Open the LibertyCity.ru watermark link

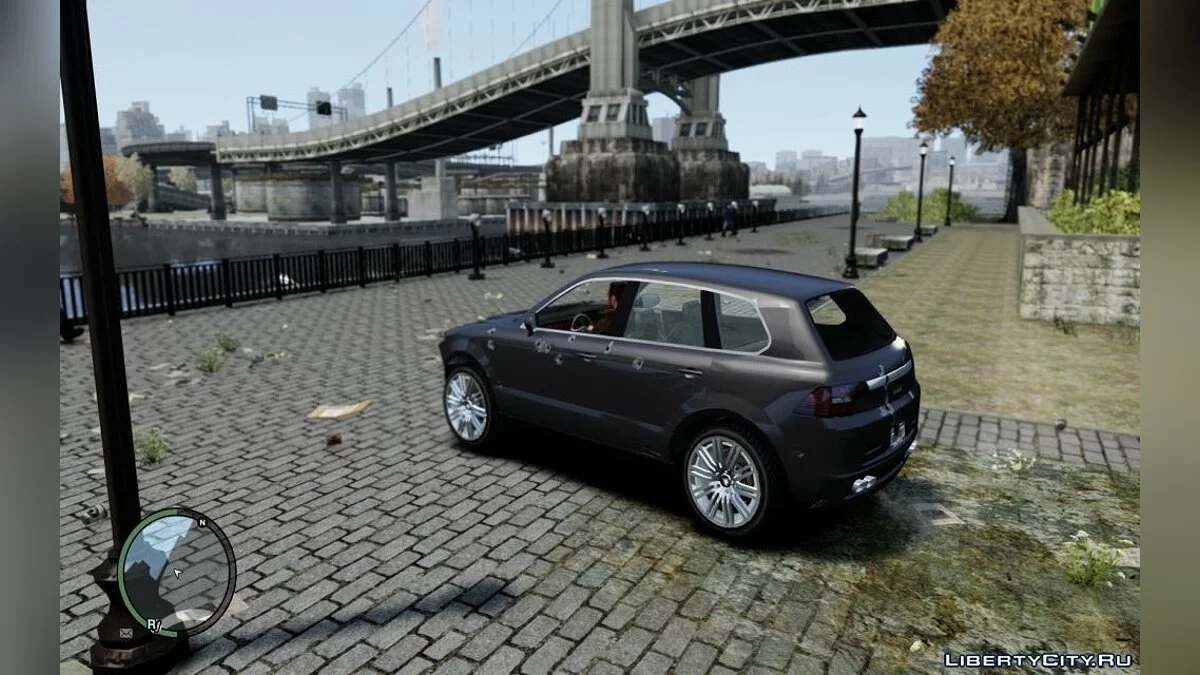[x=1038, y=659]
